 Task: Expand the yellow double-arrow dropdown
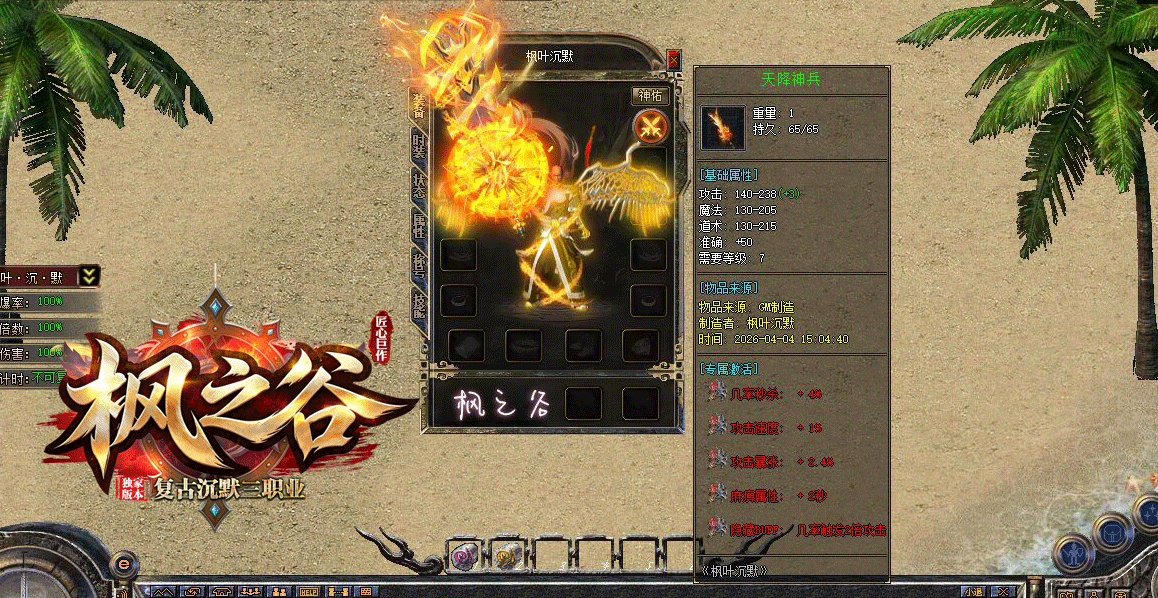(89, 276)
